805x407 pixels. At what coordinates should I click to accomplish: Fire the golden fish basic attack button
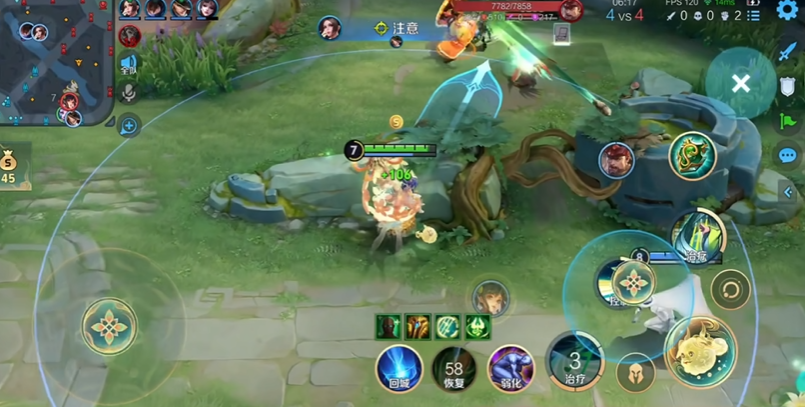699,352
